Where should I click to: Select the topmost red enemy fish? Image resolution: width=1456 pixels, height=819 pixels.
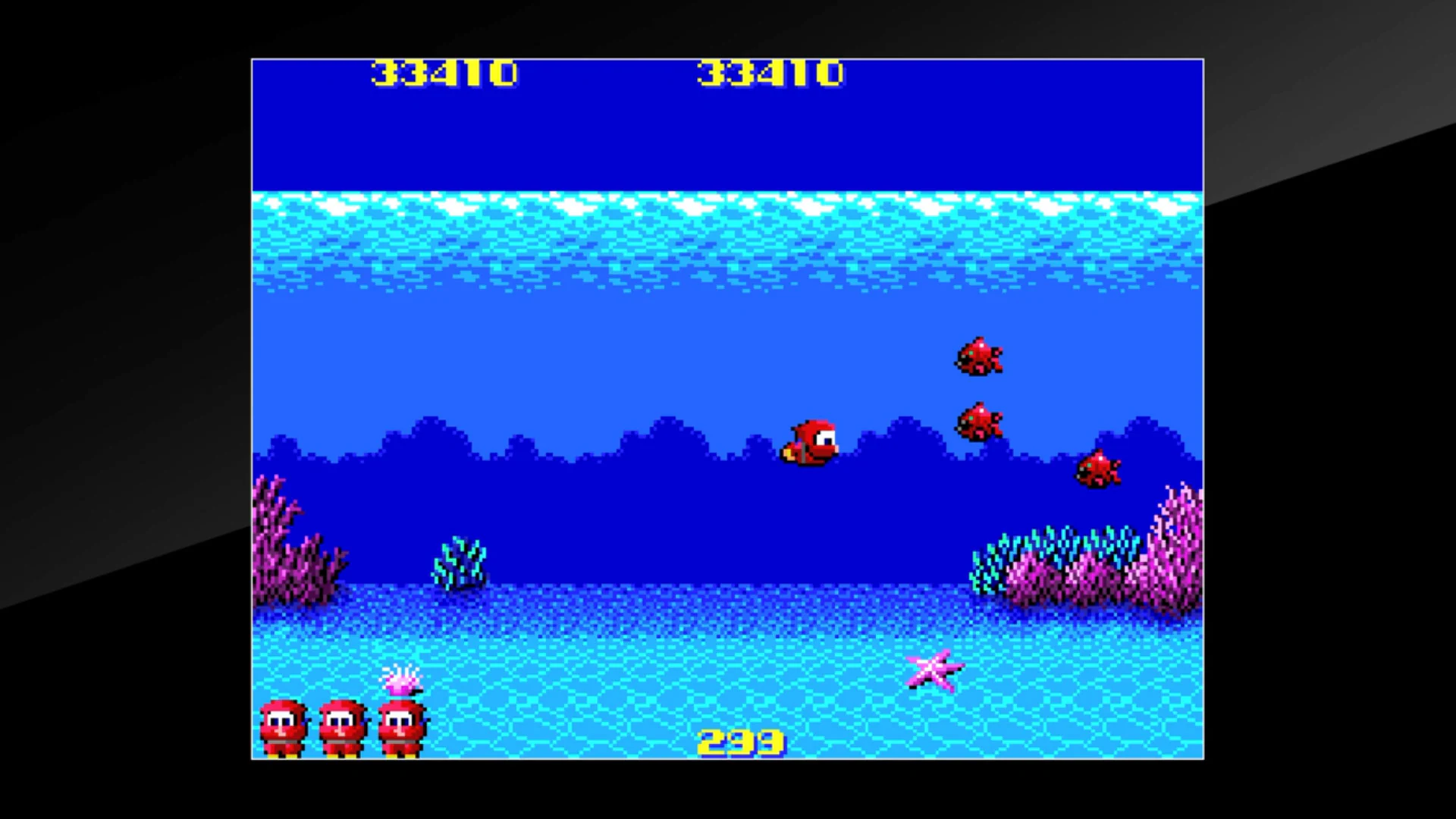(978, 356)
